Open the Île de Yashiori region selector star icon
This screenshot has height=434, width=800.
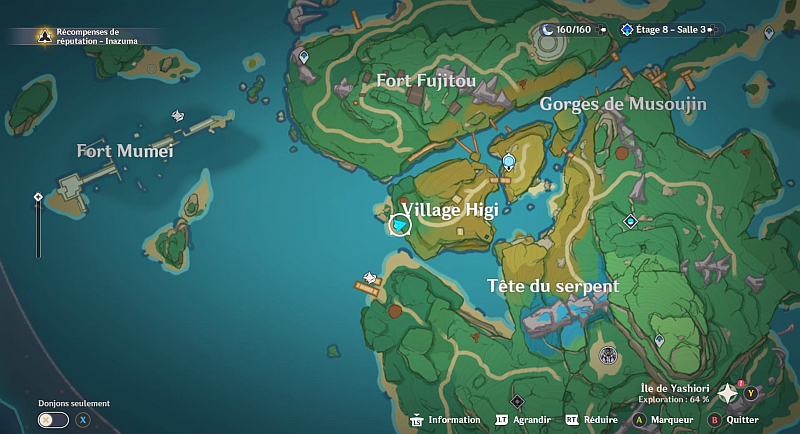[x=727, y=394]
